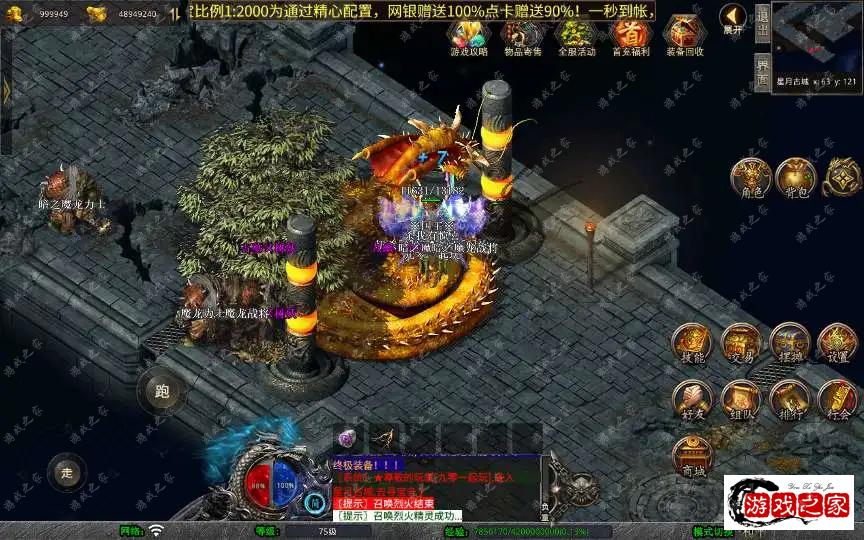864x540 pixels.
Task: Open the 全服活动 server events icon
Action: (x=576, y=35)
